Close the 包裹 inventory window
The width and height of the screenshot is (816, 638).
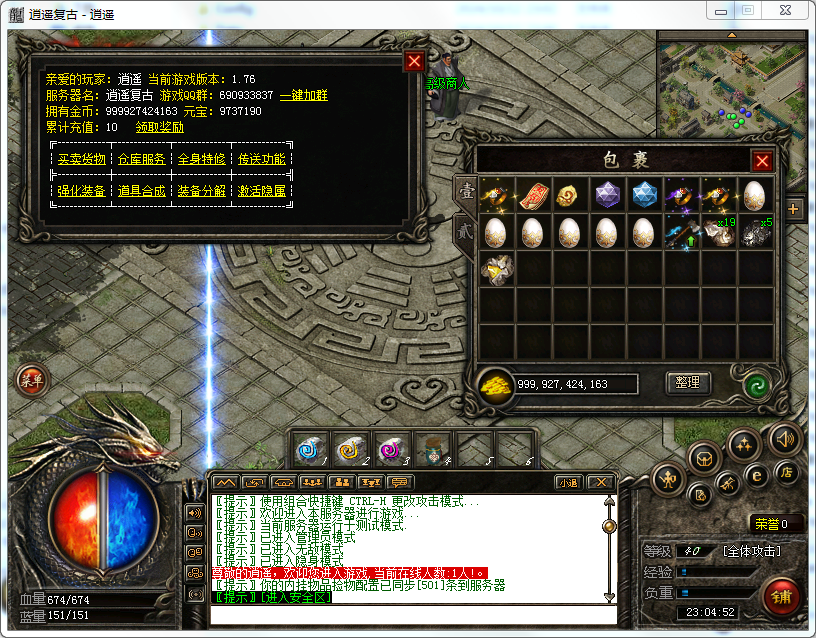coord(762,161)
